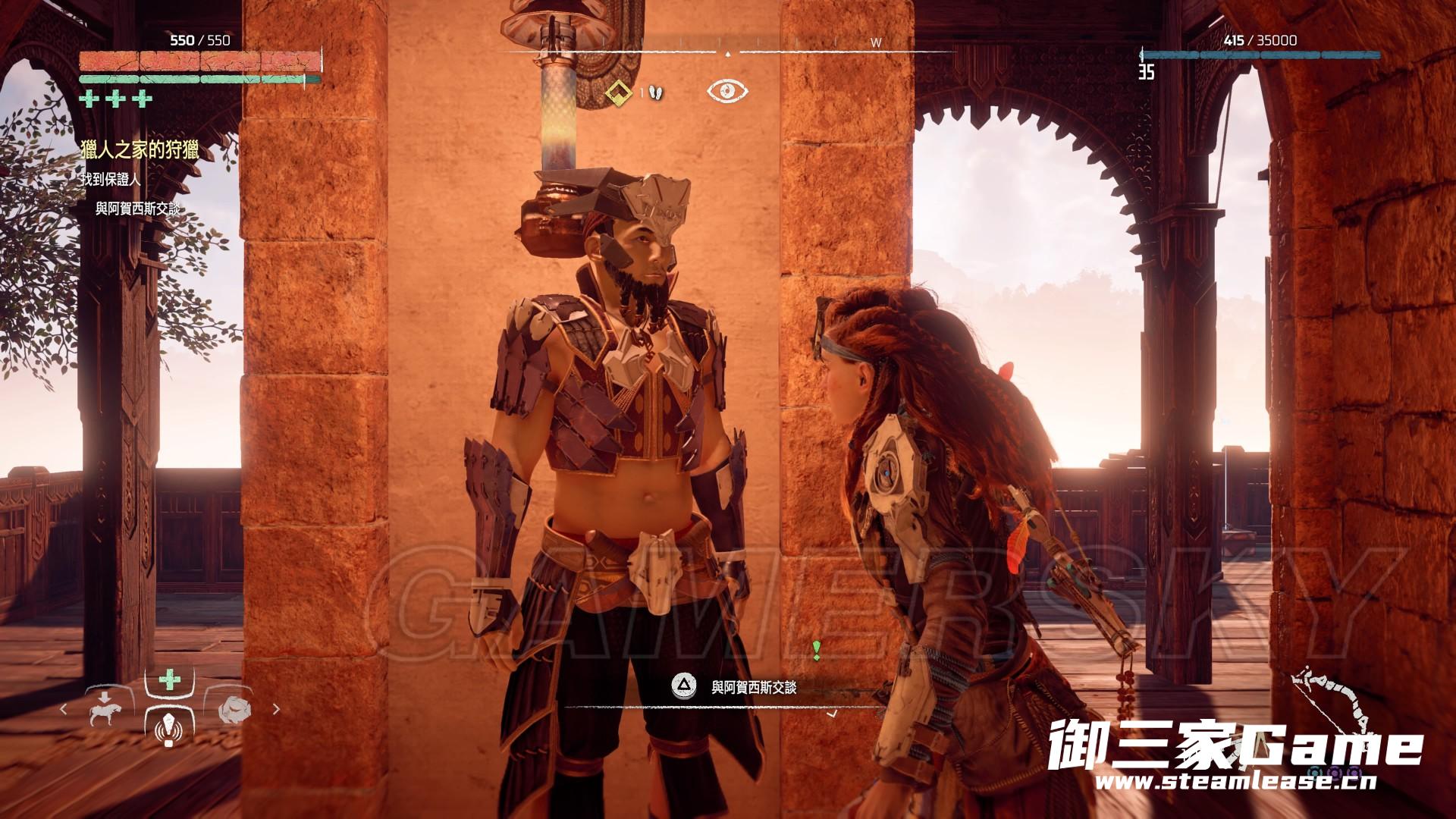Click the compass bar heading strip

726,52
